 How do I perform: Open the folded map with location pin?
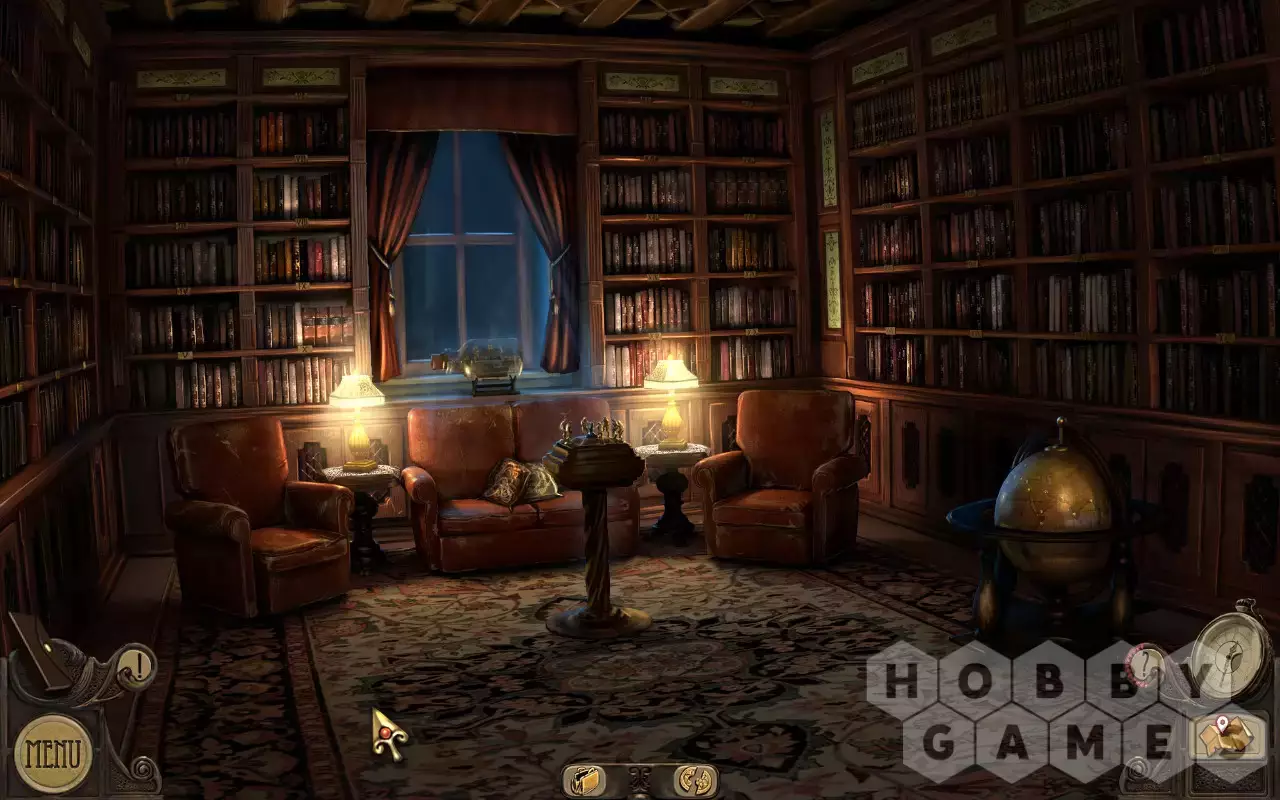point(1228,738)
